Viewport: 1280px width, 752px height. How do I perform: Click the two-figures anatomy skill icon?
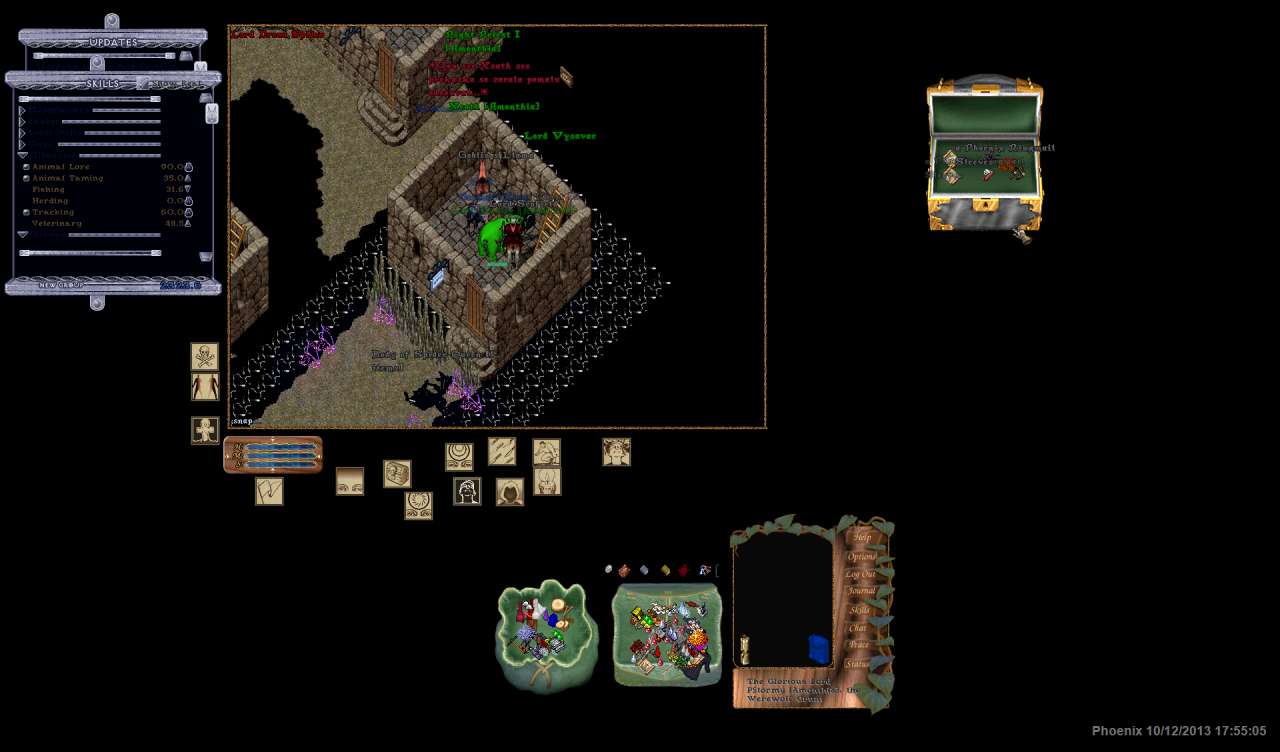(x=205, y=387)
